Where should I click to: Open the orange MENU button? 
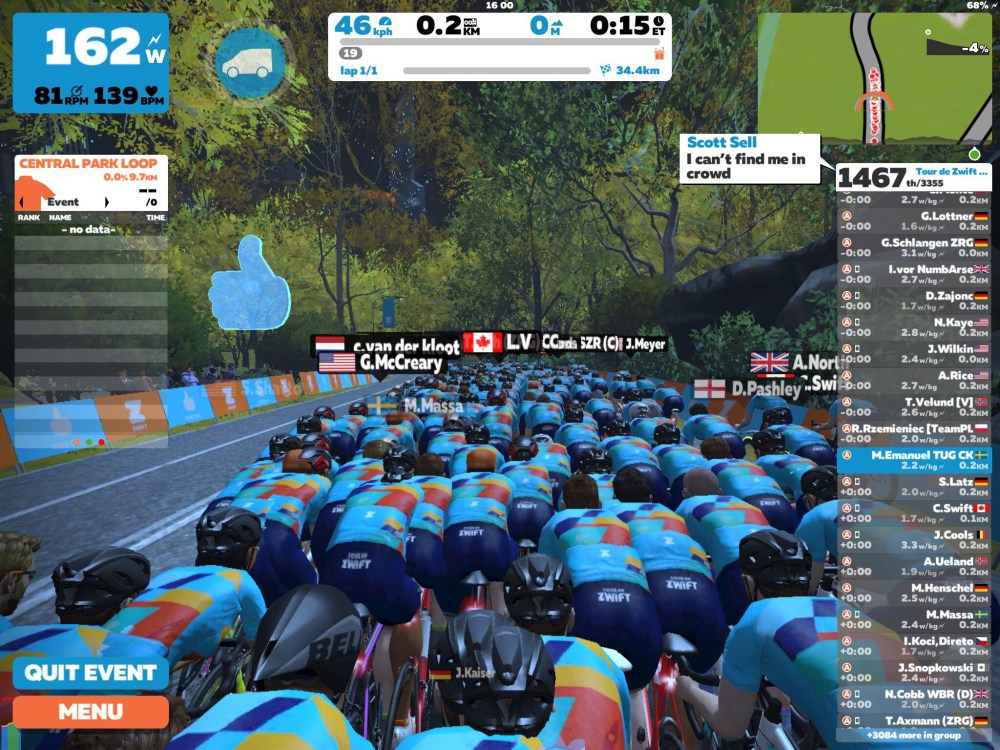90,712
